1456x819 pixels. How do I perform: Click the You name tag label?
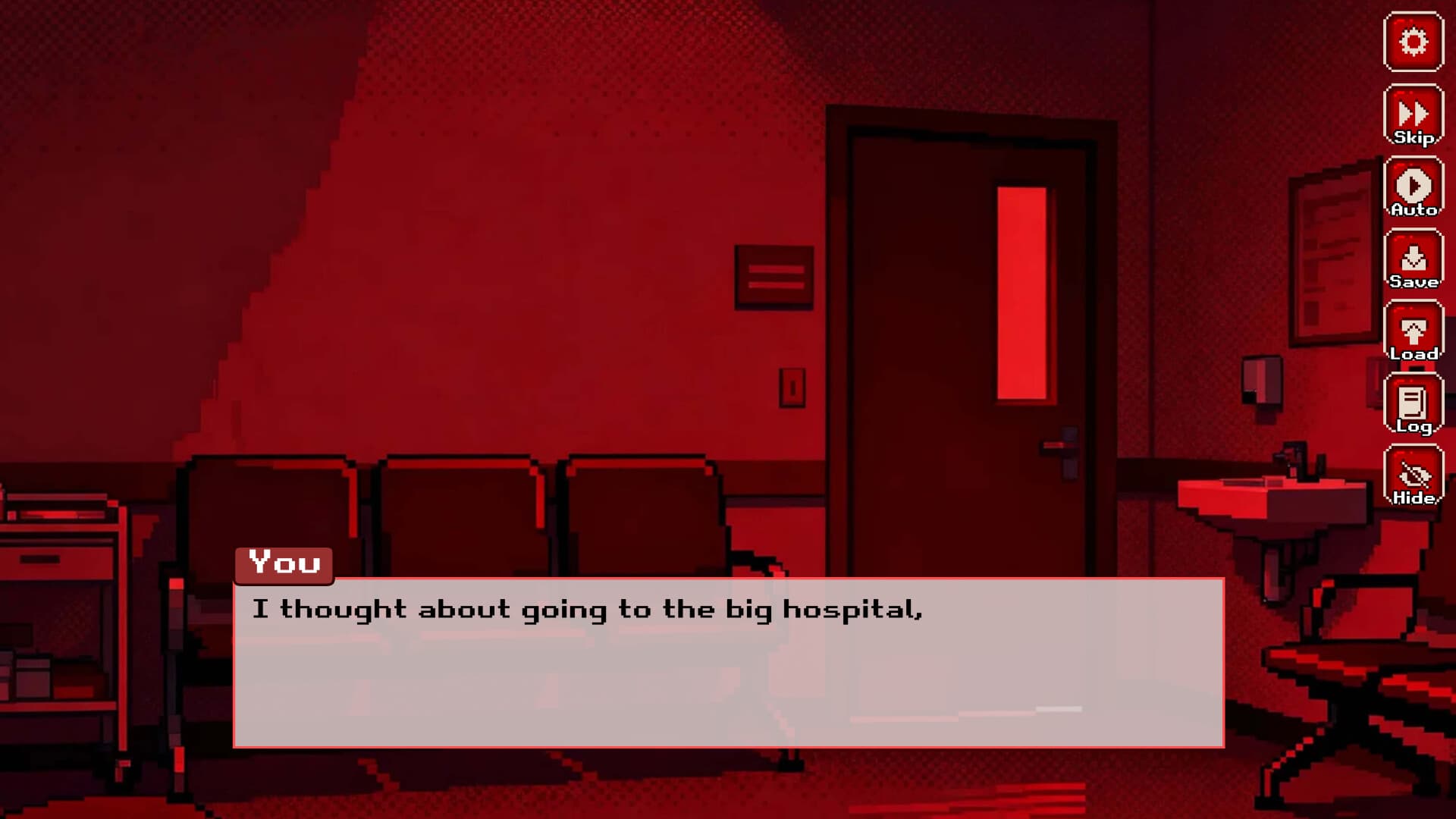coord(284,563)
